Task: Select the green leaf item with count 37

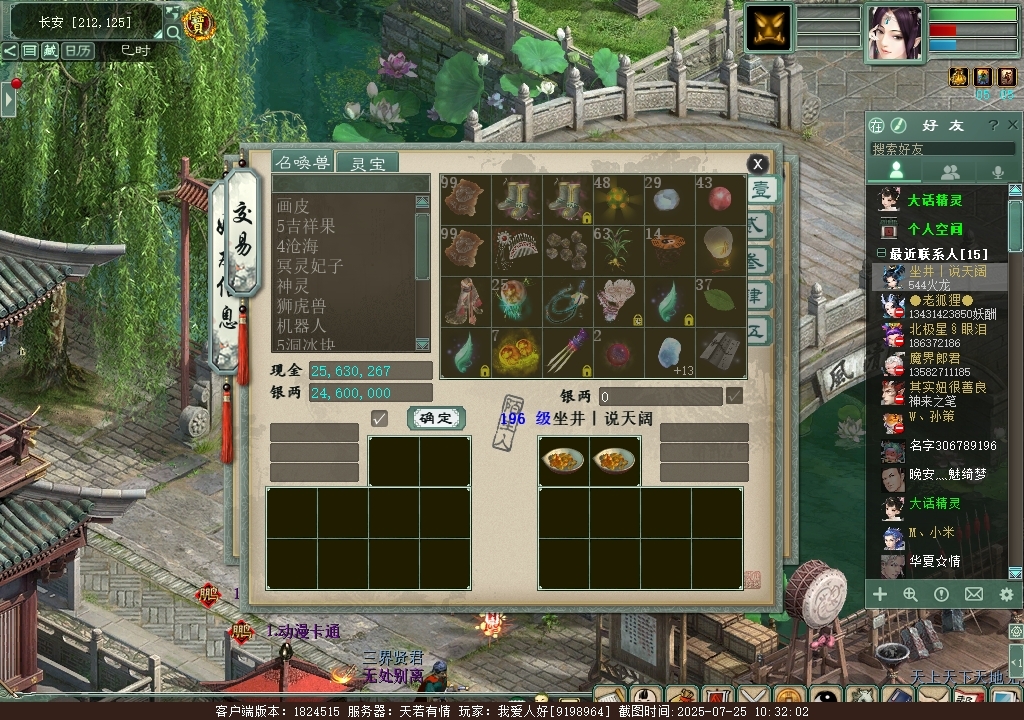Action: 719,299
